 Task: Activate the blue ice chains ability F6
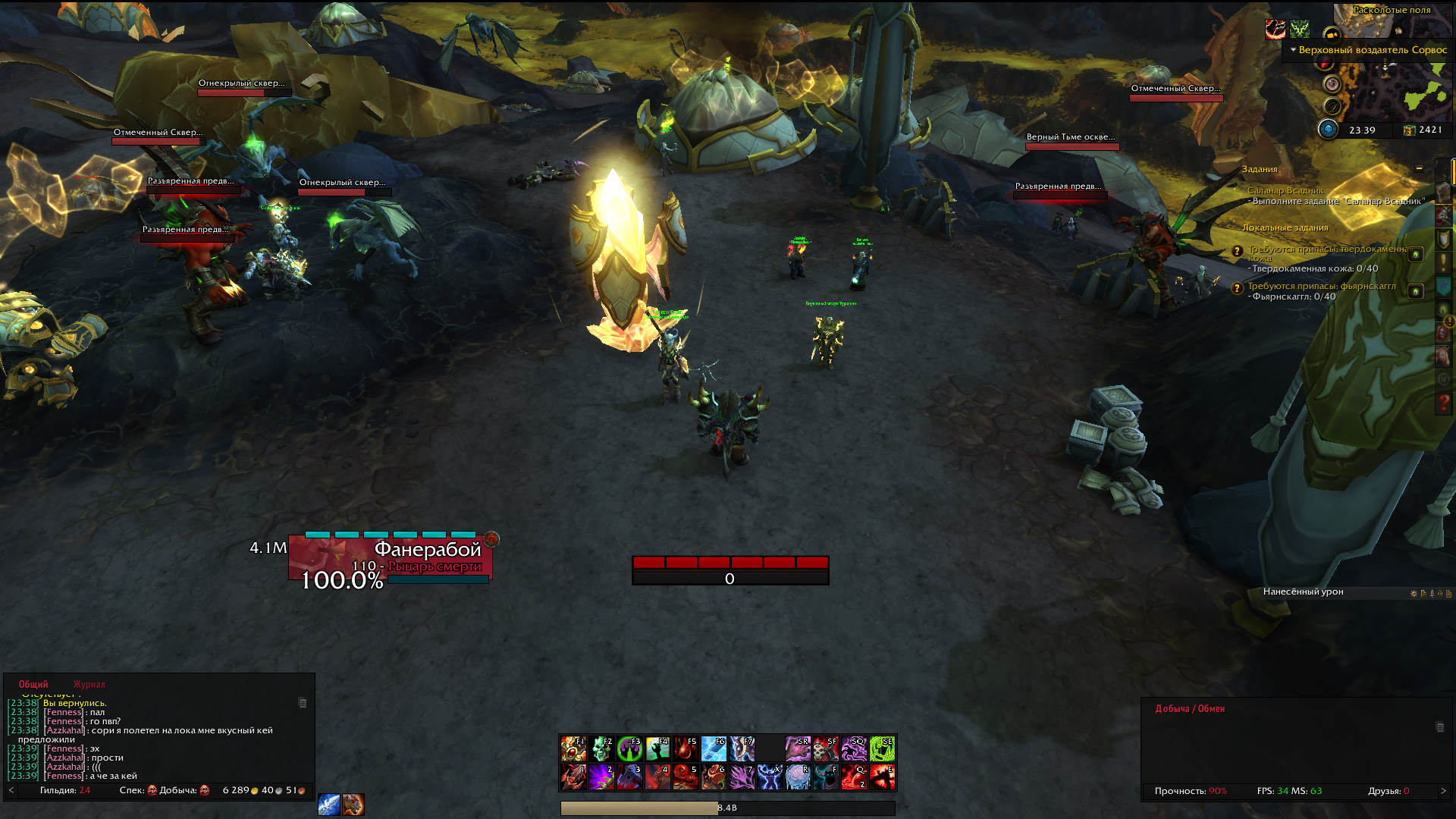pyautogui.click(x=714, y=749)
